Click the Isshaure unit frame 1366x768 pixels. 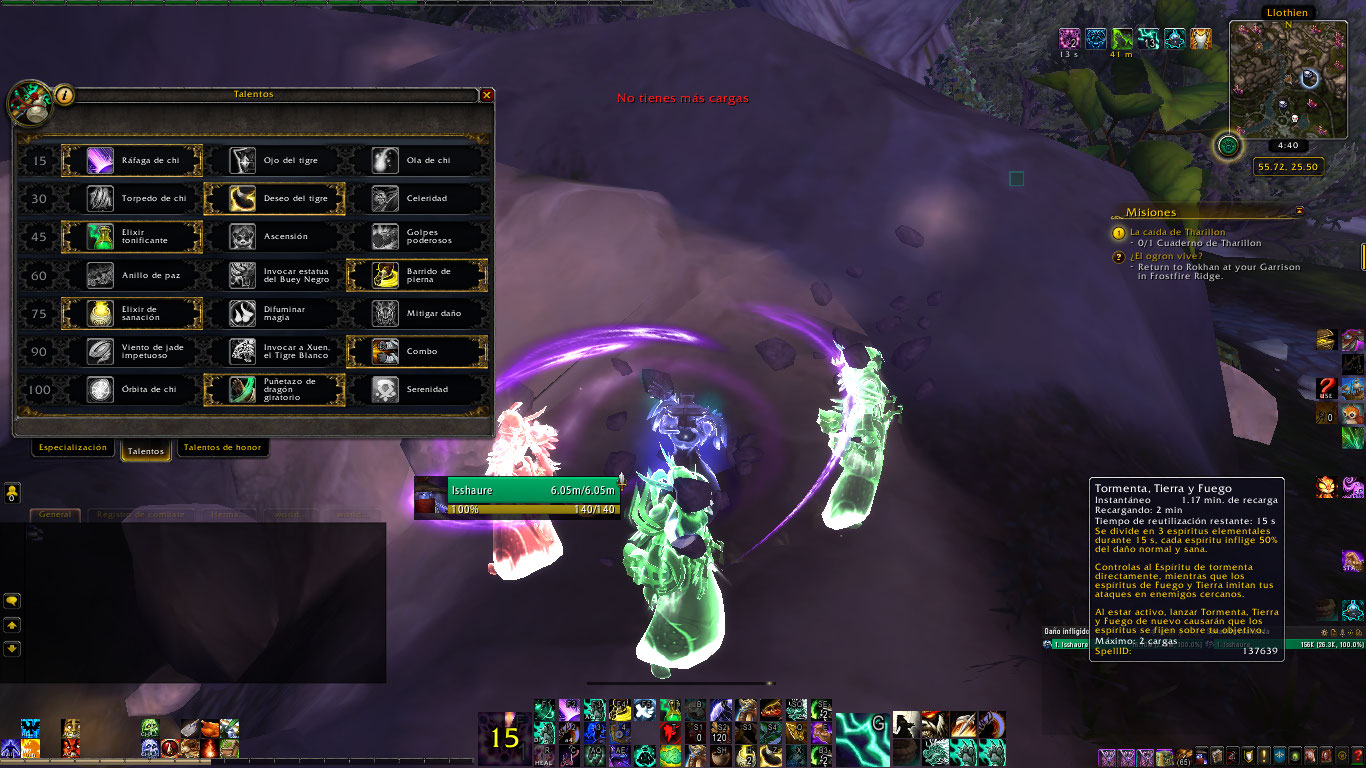click(519, 498)
